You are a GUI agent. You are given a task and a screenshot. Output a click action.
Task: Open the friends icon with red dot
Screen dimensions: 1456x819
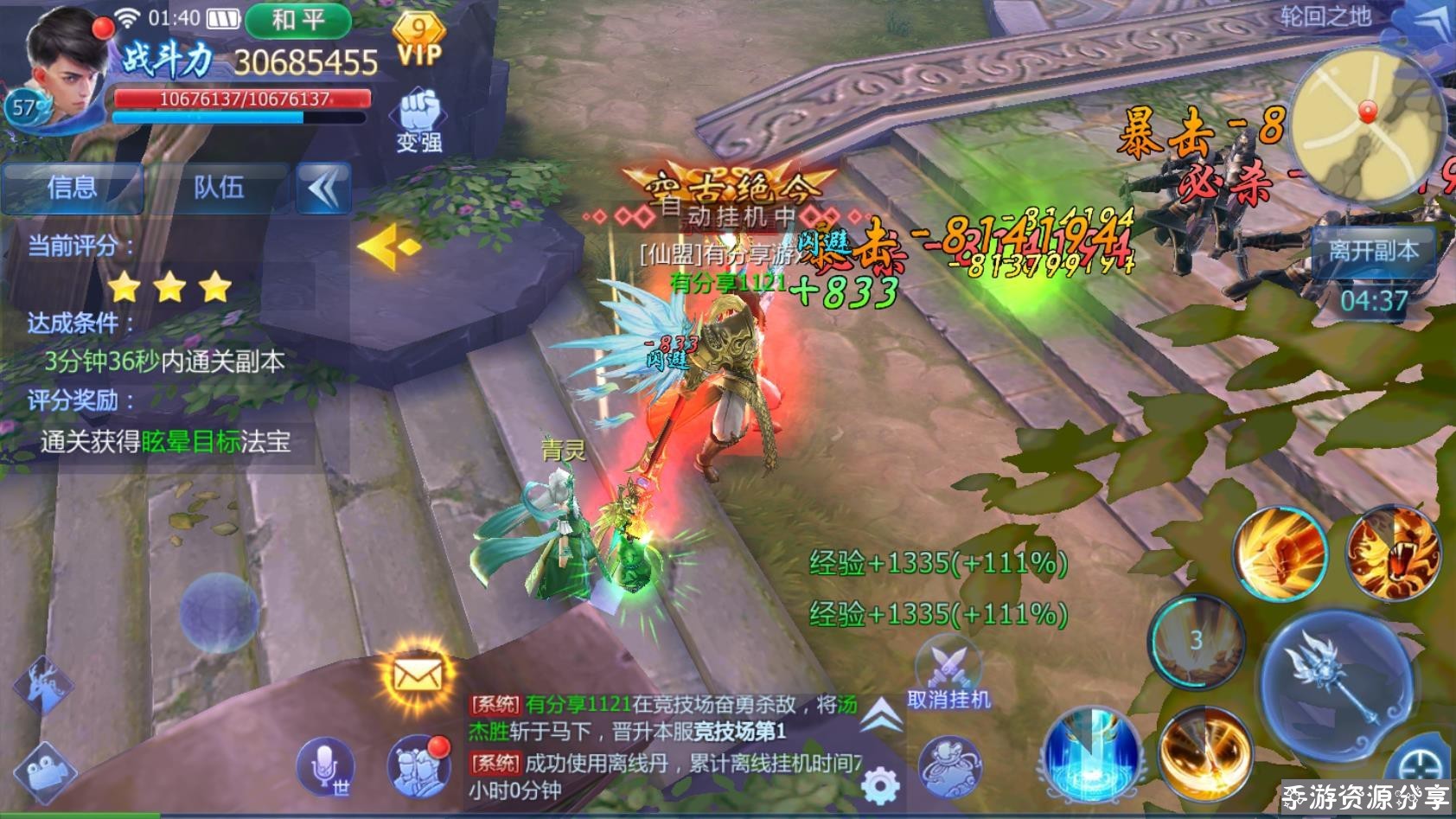tap(418, 766)
